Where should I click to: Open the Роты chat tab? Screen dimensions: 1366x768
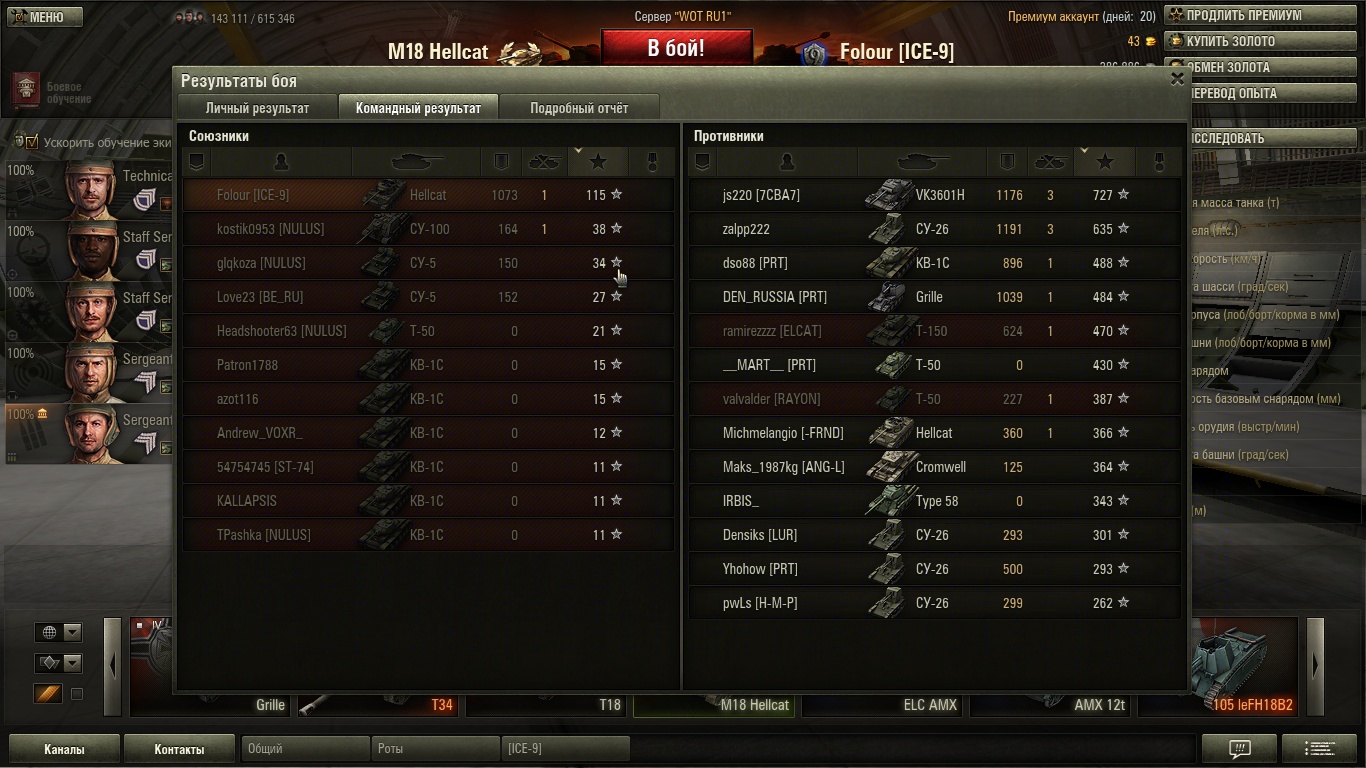(x=435, y=748)
